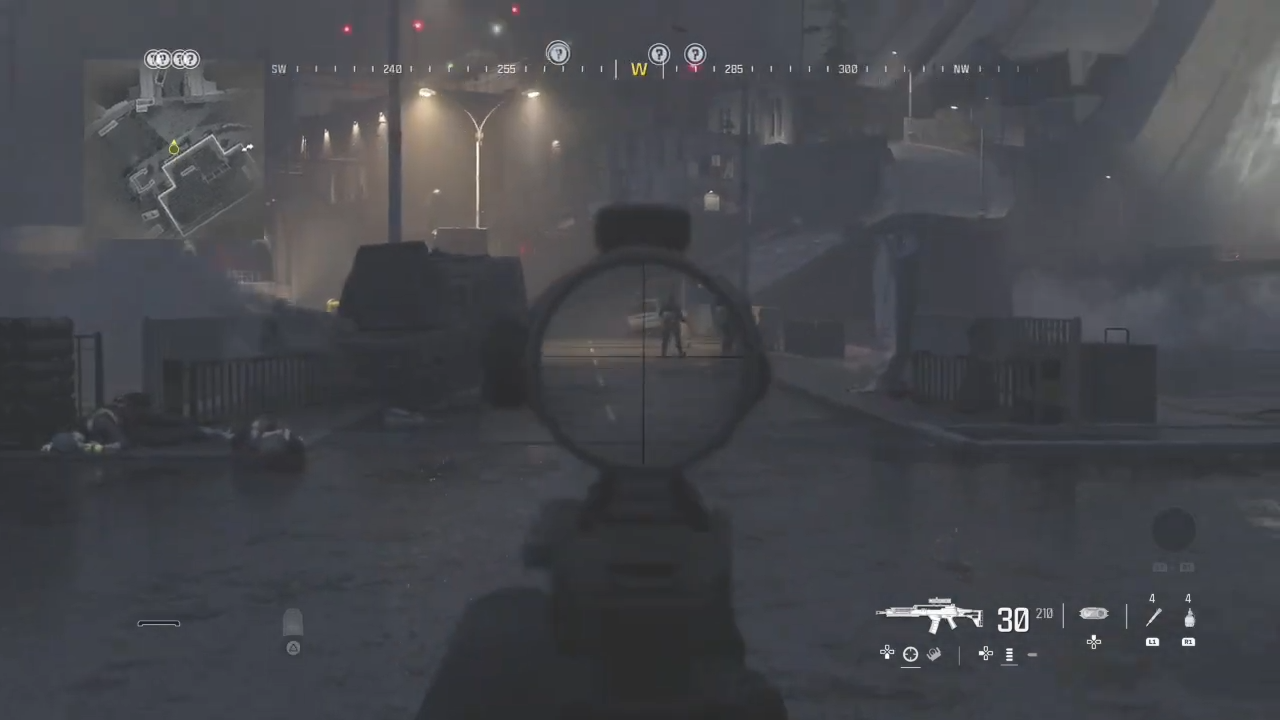Select the SW label on the compass bar
The height and width of the screenshot is (720, 1280).
[x=279, y=69]
